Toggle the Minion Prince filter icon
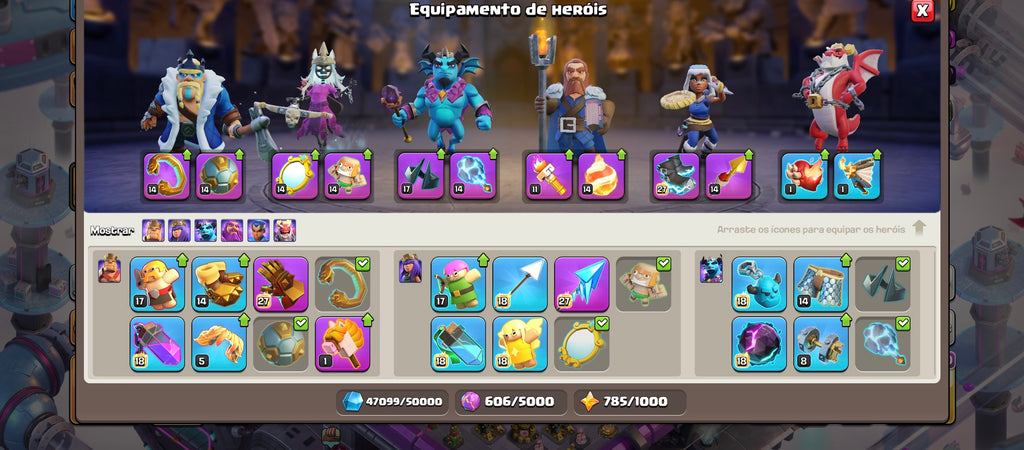This screenshot has width=1024, height=450. pos(206,231)
